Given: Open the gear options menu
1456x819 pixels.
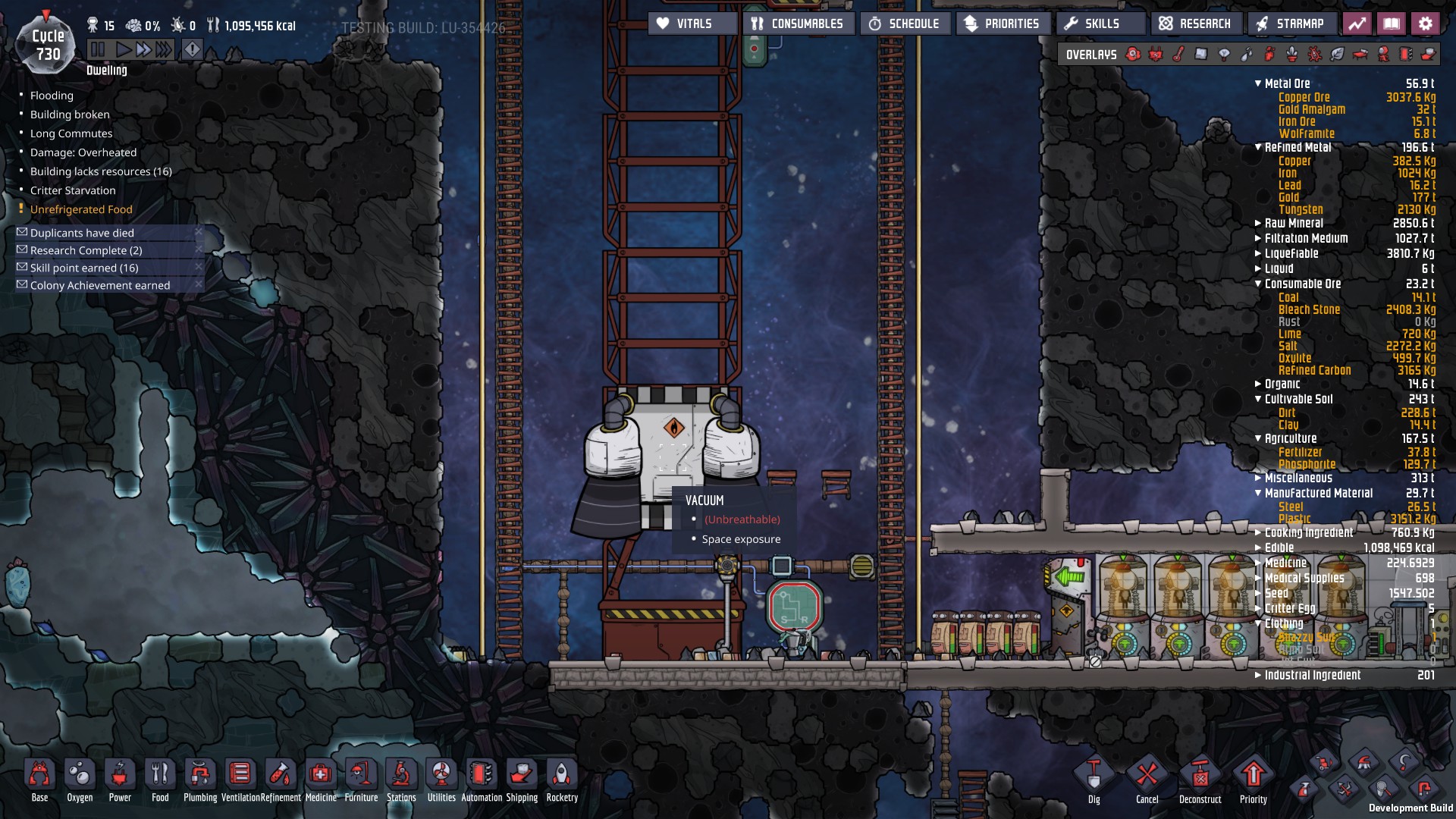Looking at the screenshot, I should pyautogui.click(x=1425, y=24).
